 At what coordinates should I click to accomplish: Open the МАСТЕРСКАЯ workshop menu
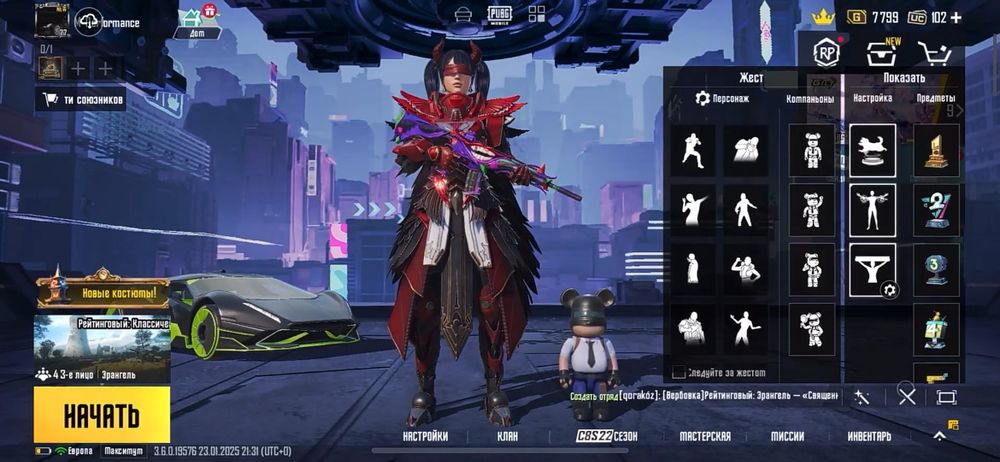(705, 436)
